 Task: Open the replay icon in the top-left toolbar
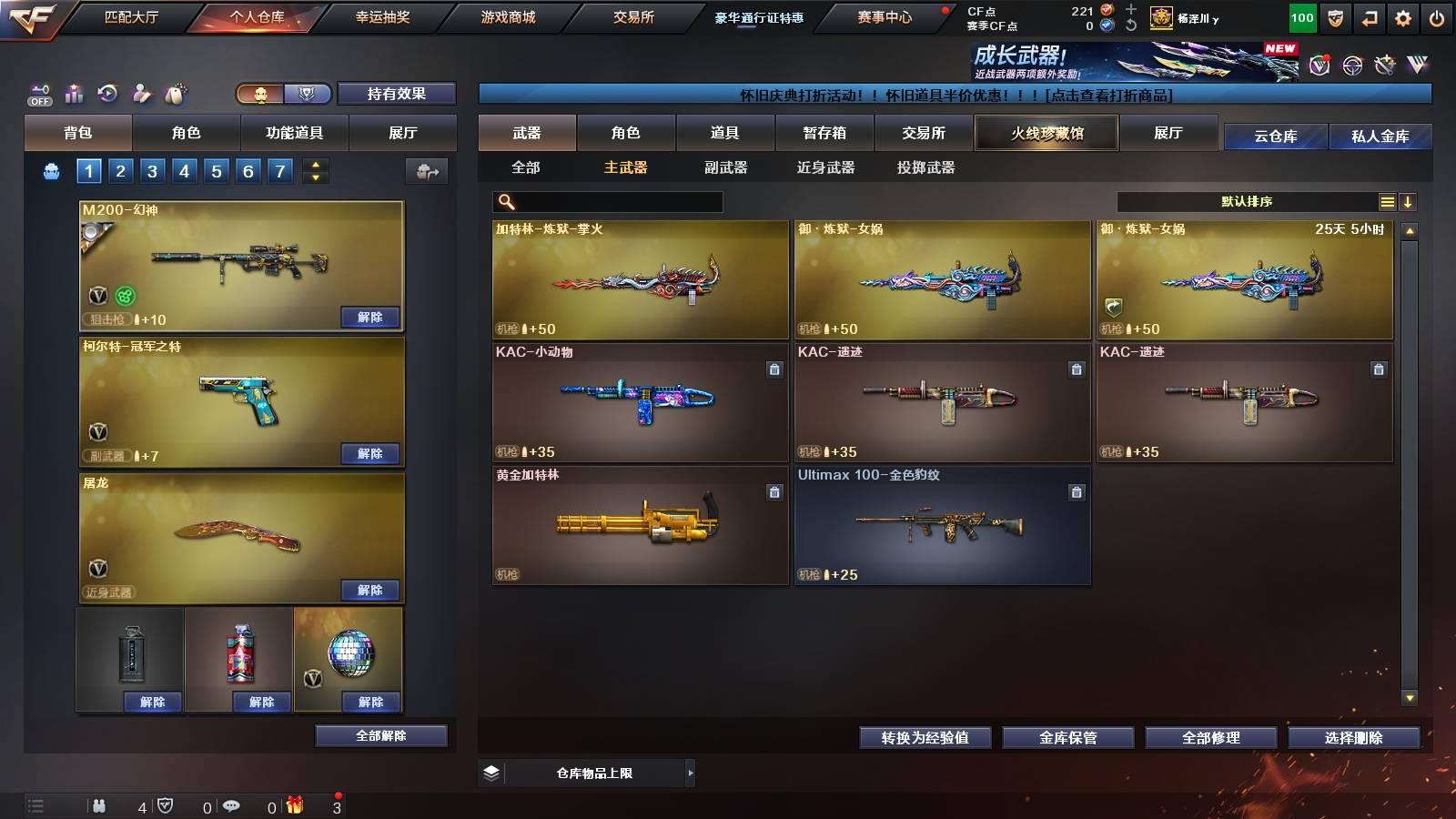[106, 92]
